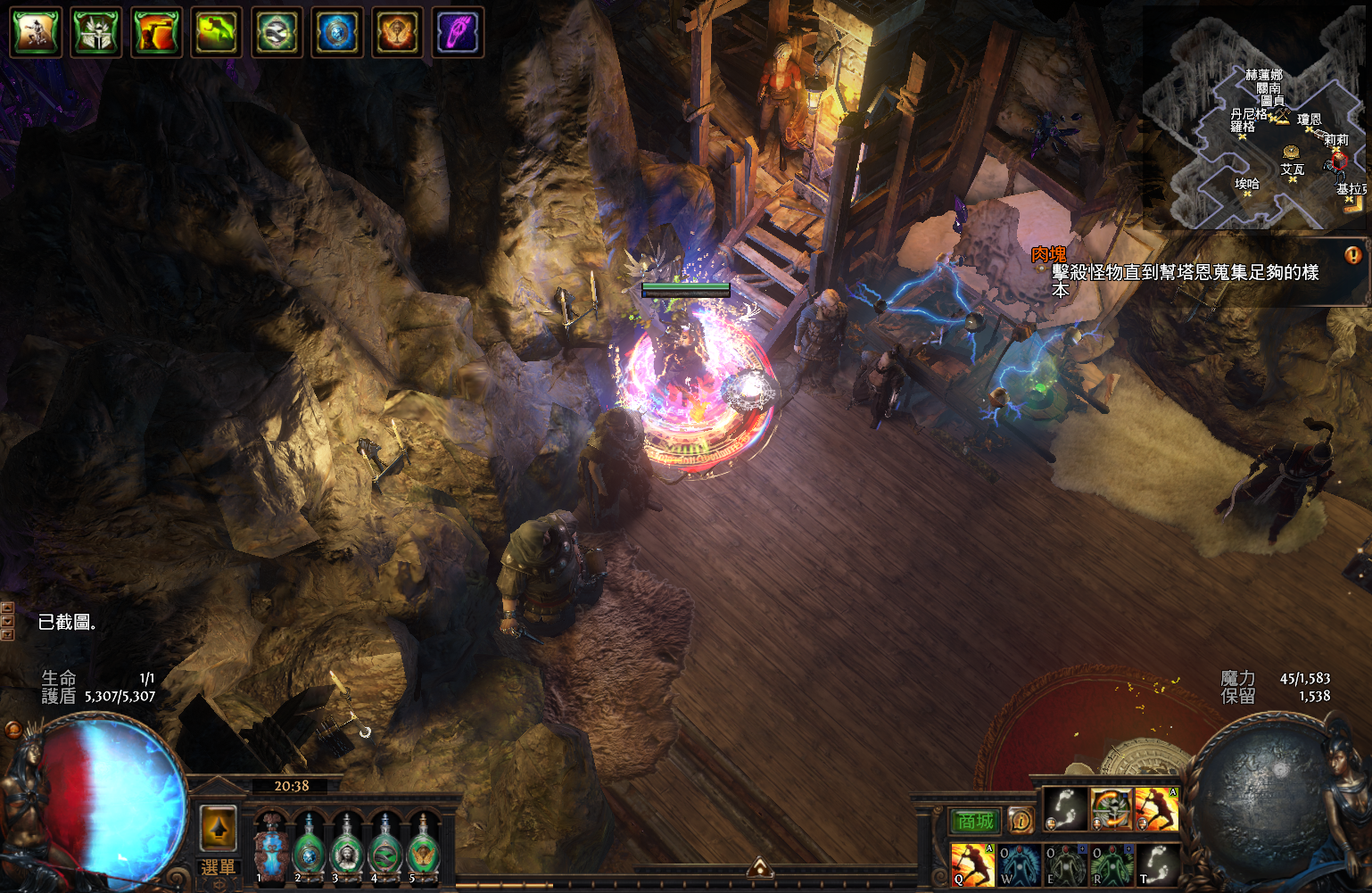
Task: Select the footprints move skill on T
Action: tap(1158, 864)
